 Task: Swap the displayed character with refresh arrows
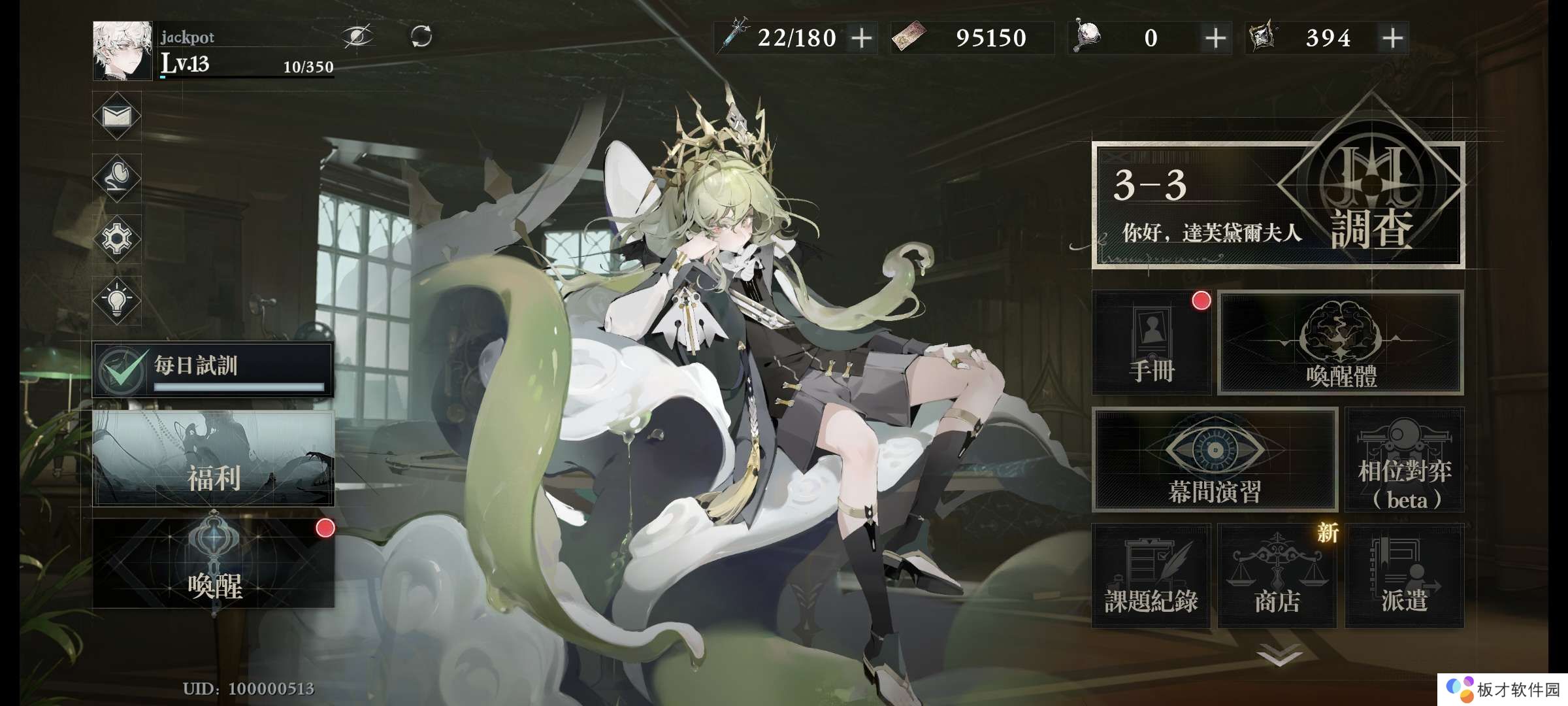pos(421,36)
